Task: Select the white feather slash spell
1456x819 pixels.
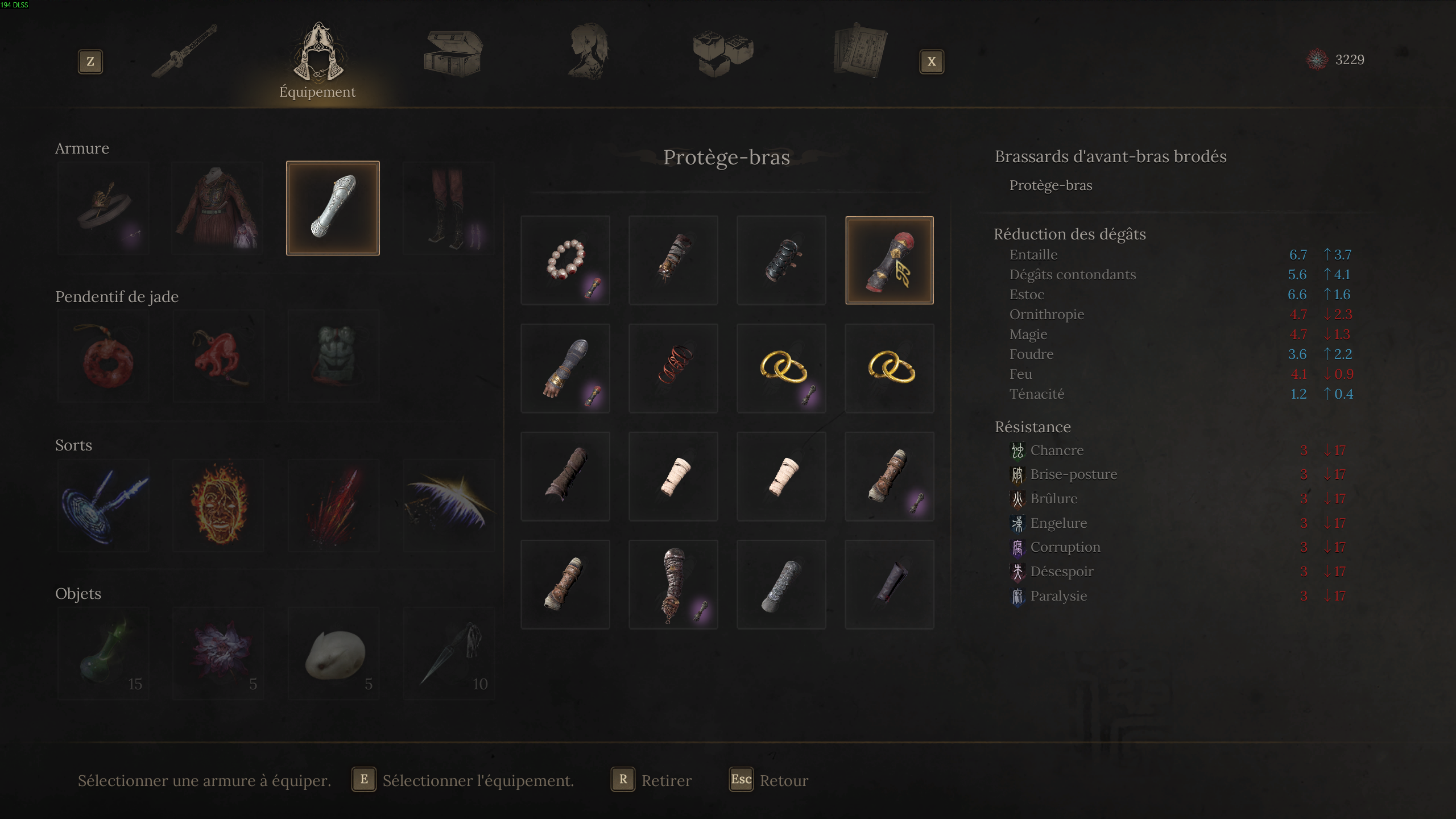Action: click(449, 505)
